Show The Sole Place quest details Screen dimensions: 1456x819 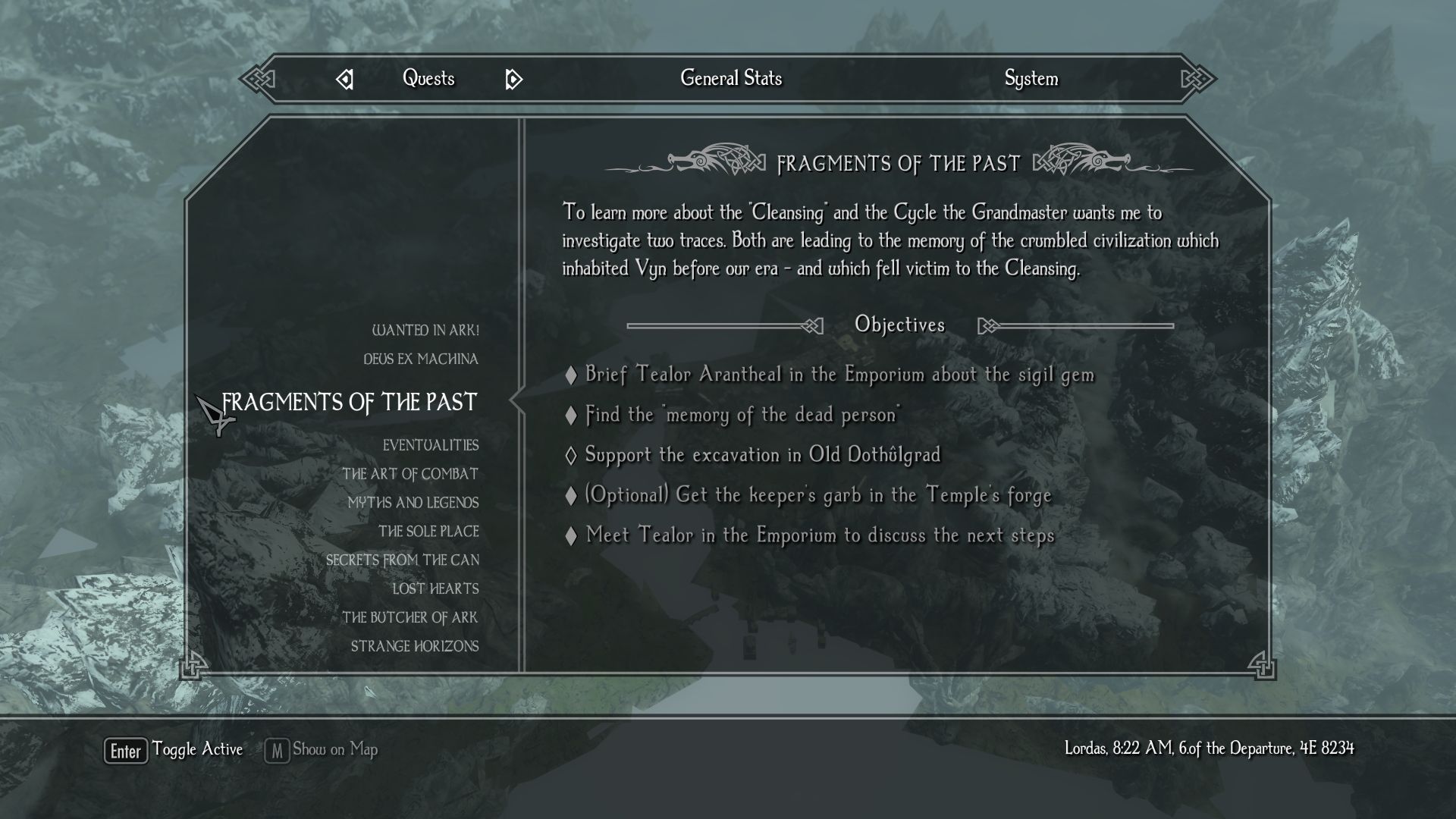[428, 532]
